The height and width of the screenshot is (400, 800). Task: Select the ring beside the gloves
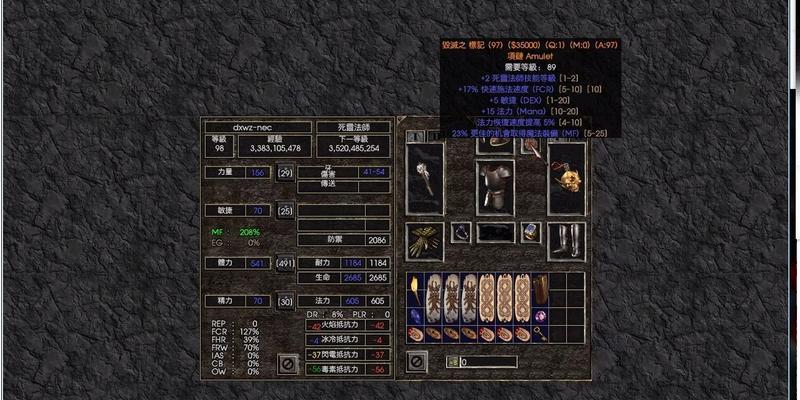[460, 233]
